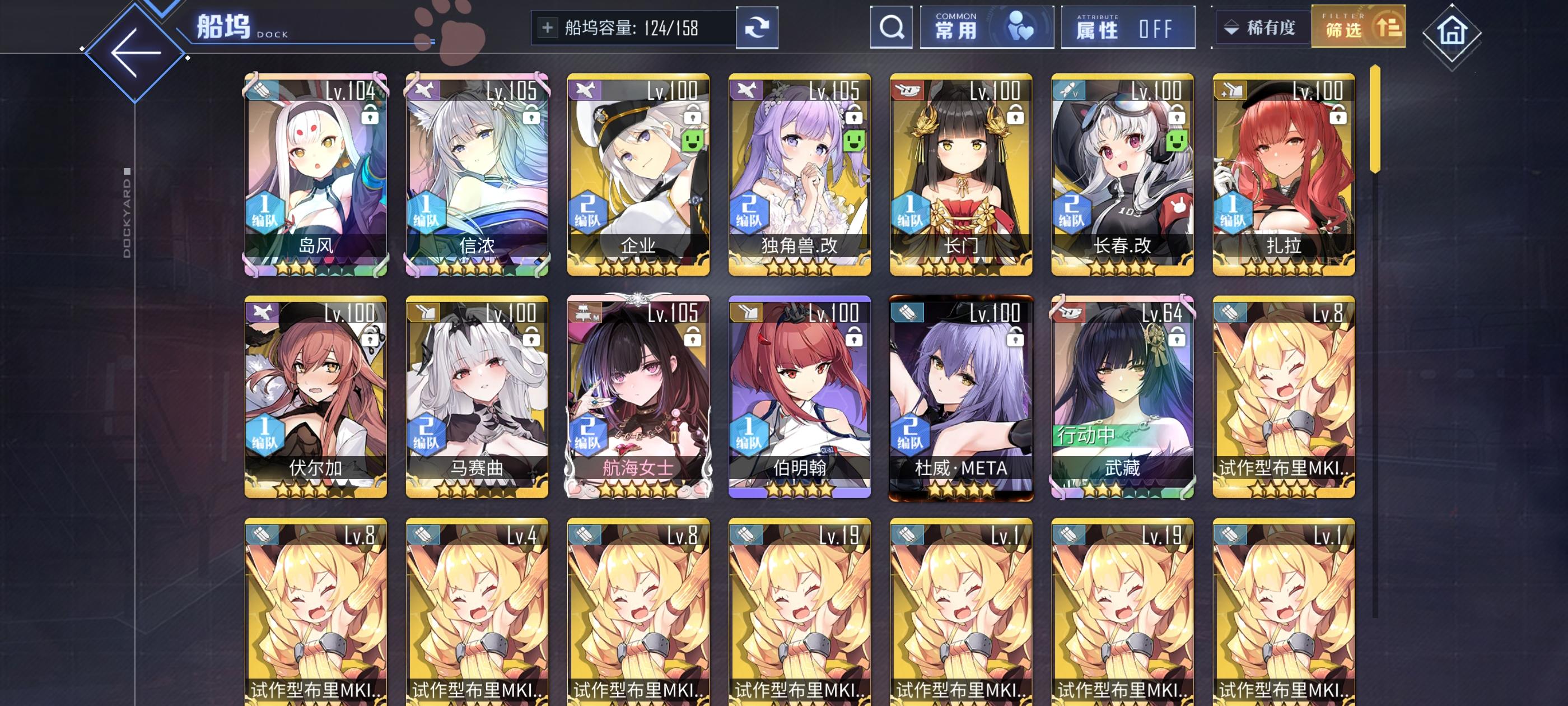
Task: Tap the refresh icon beside dock capacity
Action: (x=757, y=27)
